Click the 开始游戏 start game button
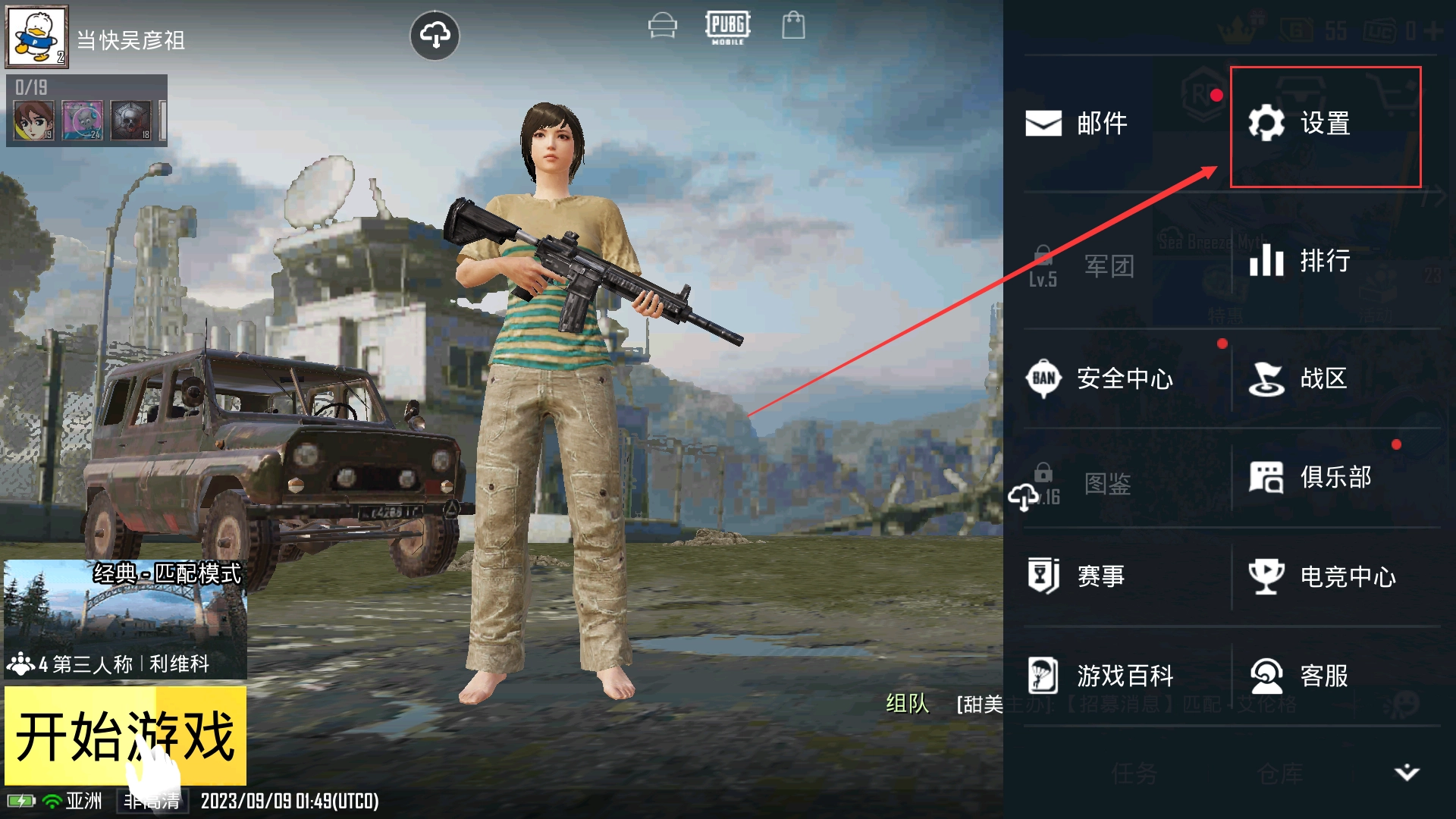Image resolution: width=1456 pixels, height=819 pixels. (125, 736)
